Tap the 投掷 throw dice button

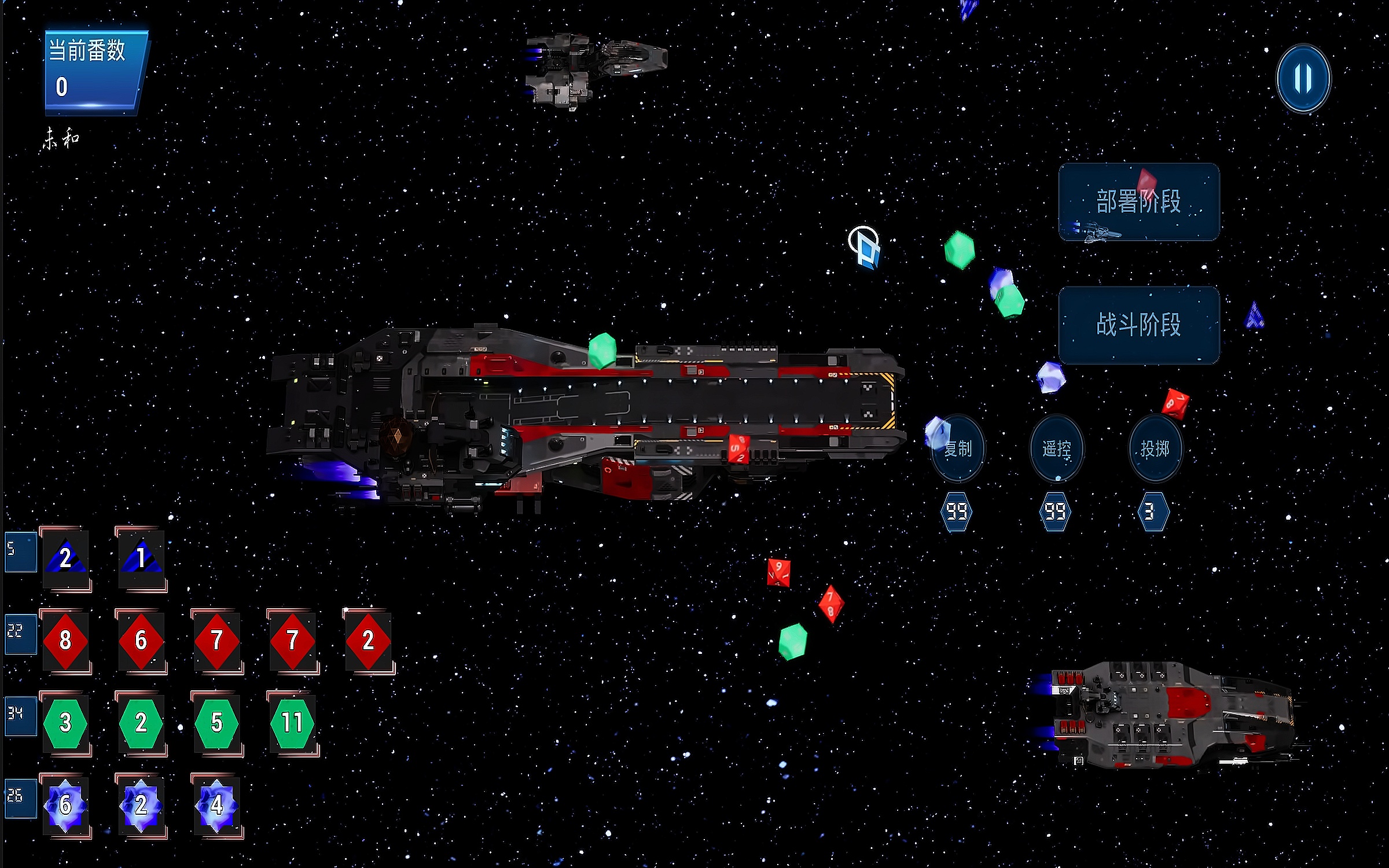coord(1155,448)
